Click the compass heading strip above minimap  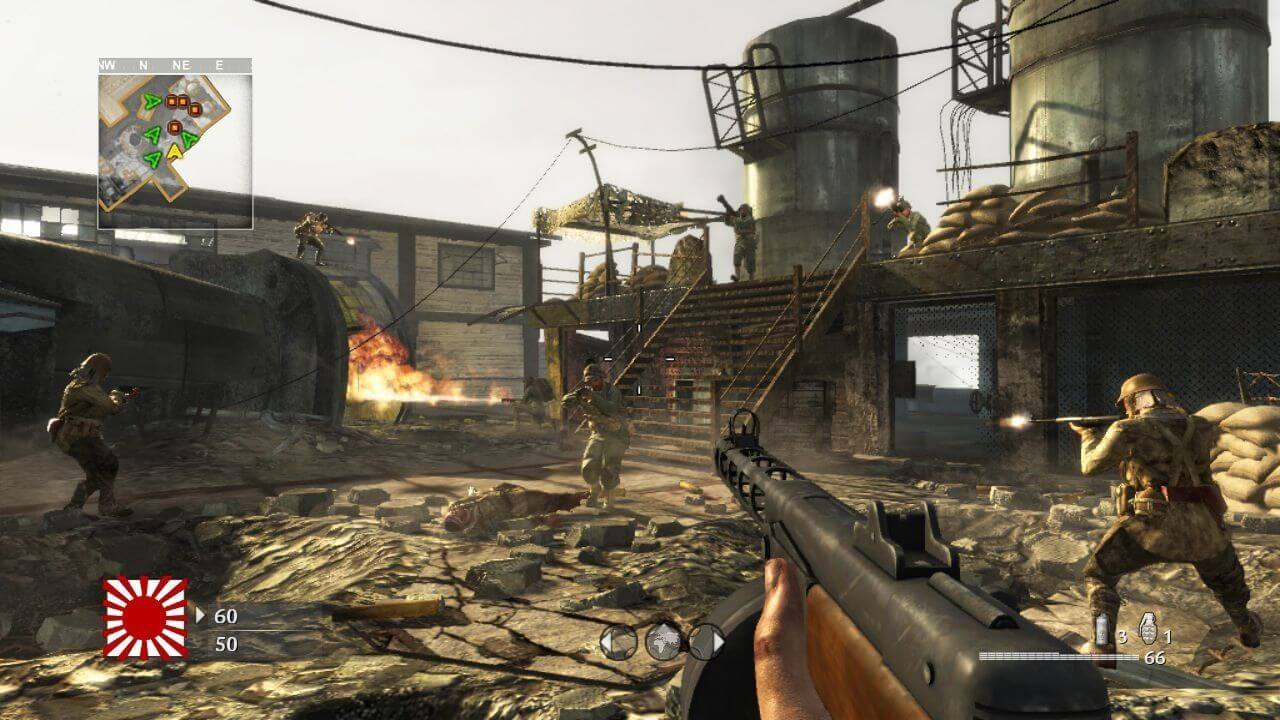[175, 65]
